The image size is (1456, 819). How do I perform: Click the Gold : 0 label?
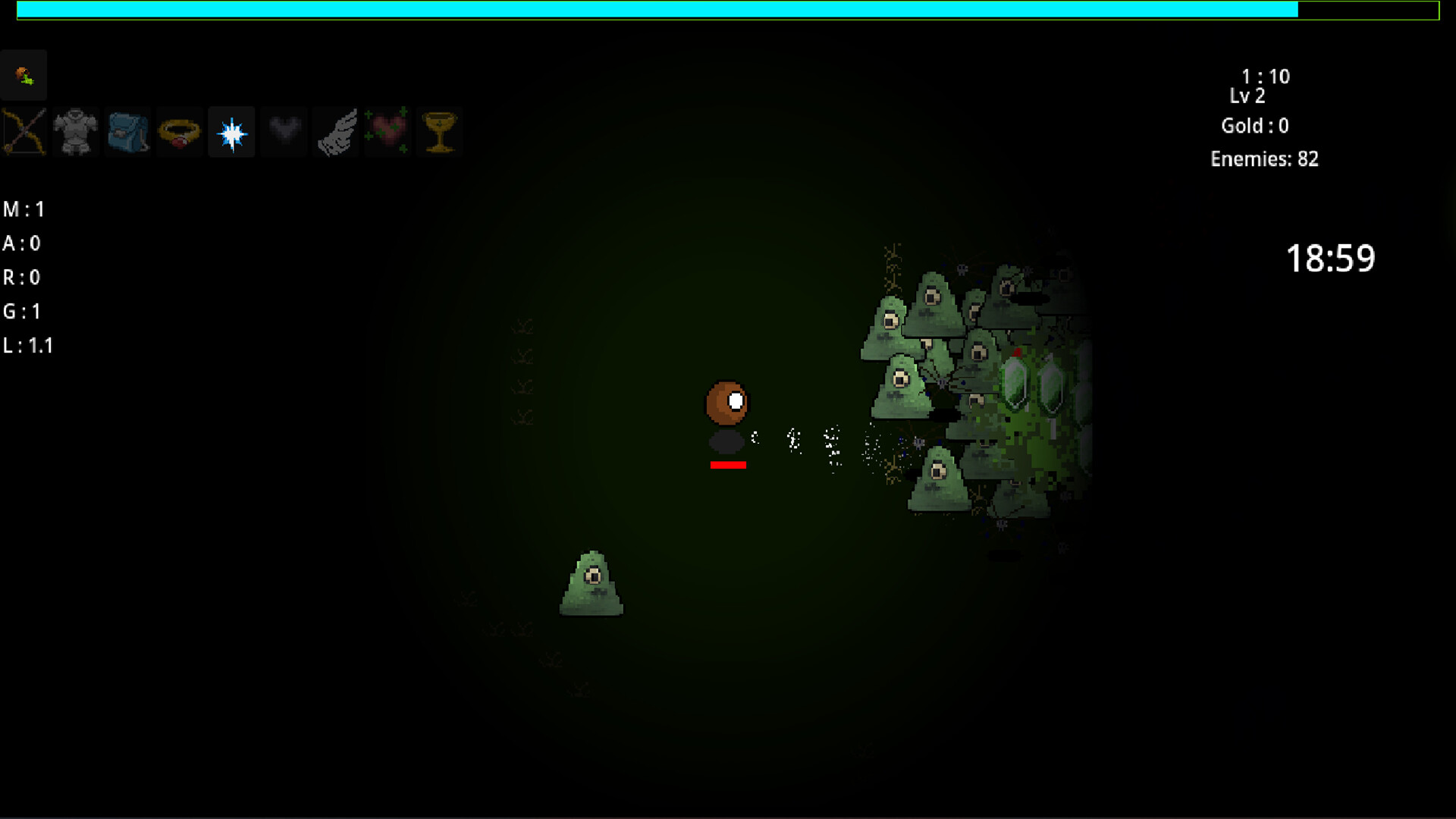1255,126
